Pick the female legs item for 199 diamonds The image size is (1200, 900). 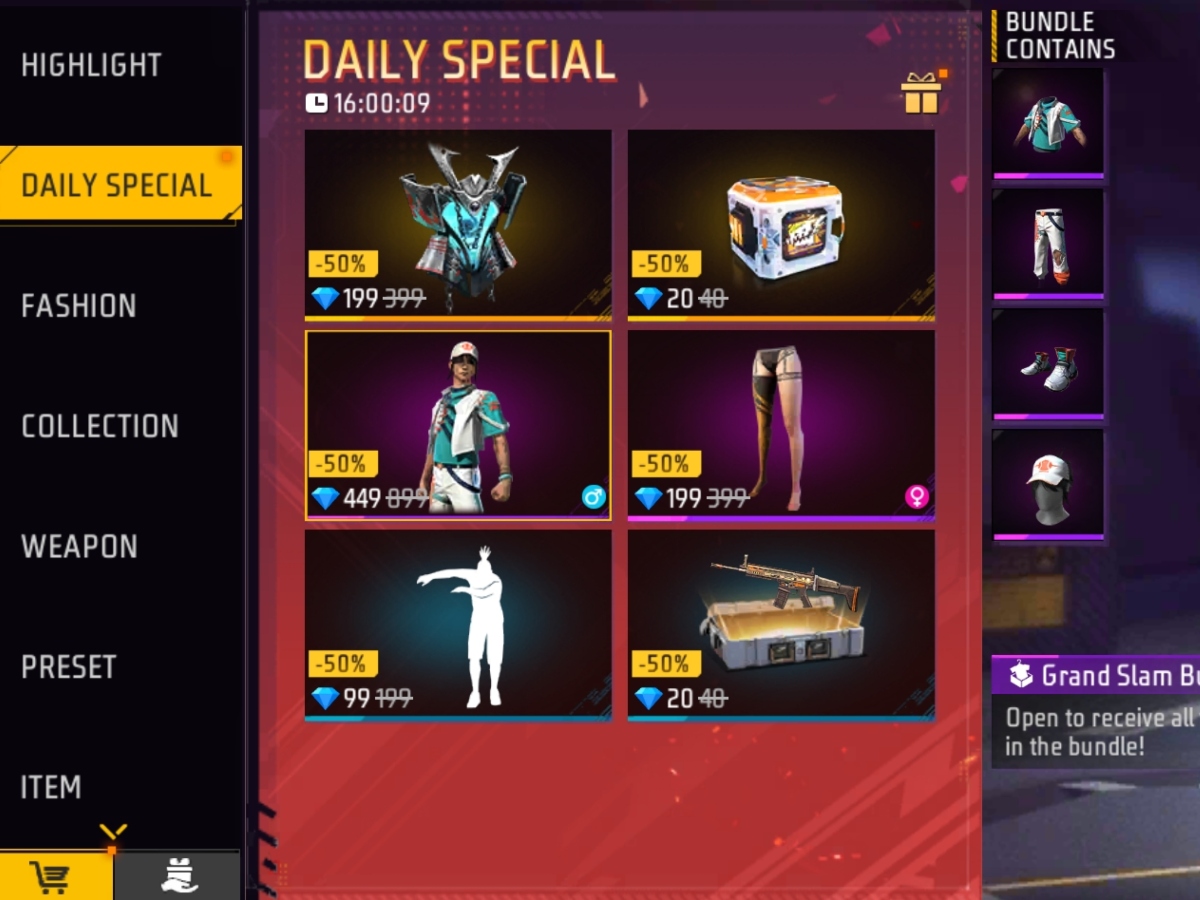tap(781, 424)
